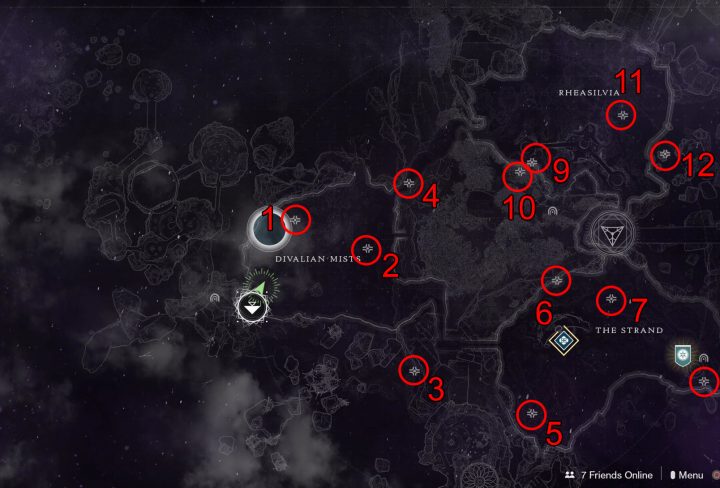Open the 7 Friends Online roster
The width and height of the screenshot is (720, 488).
click(x=609, y=475)
